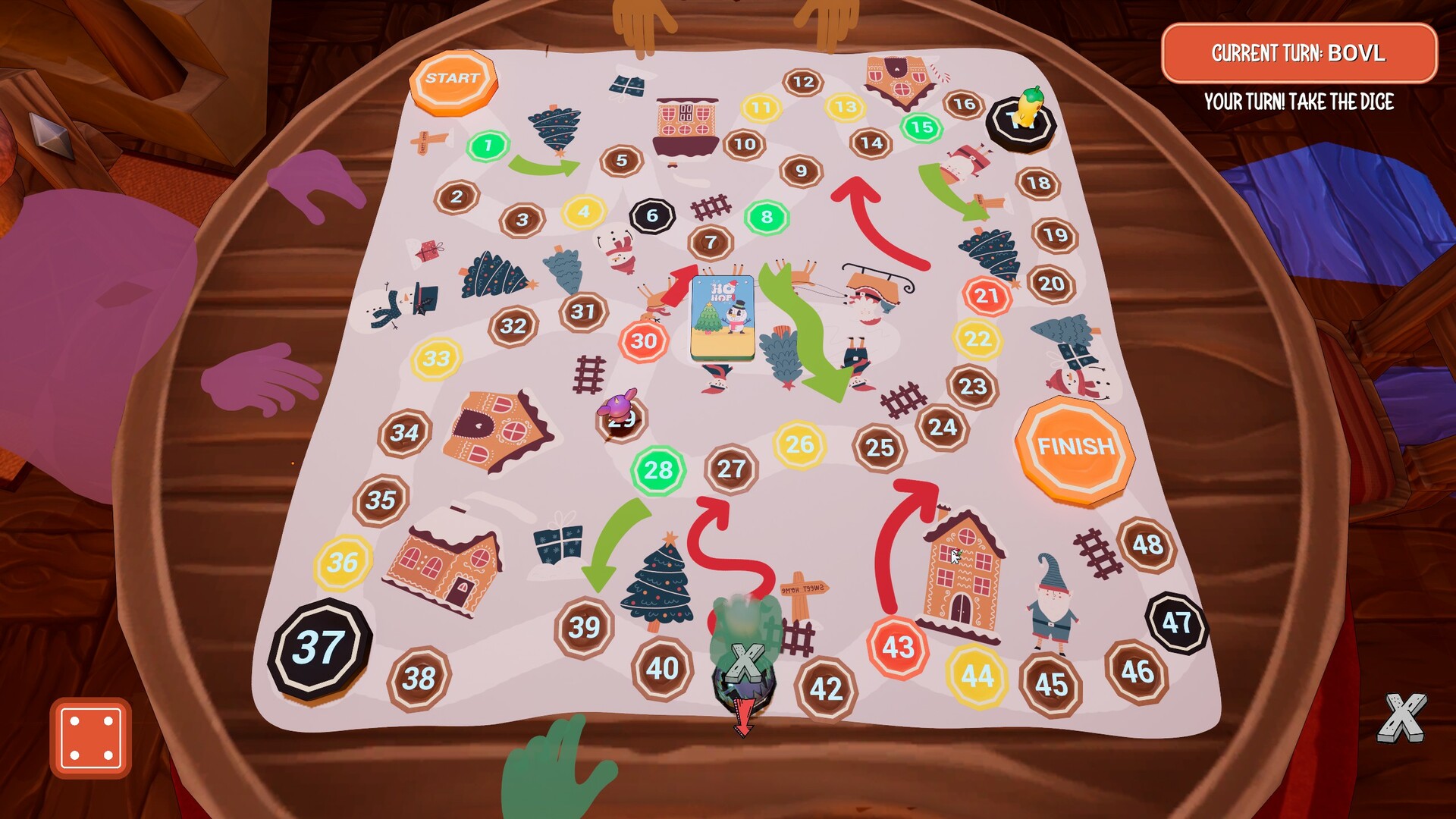Select the red highlighted tile 43

tap(897, 645)
